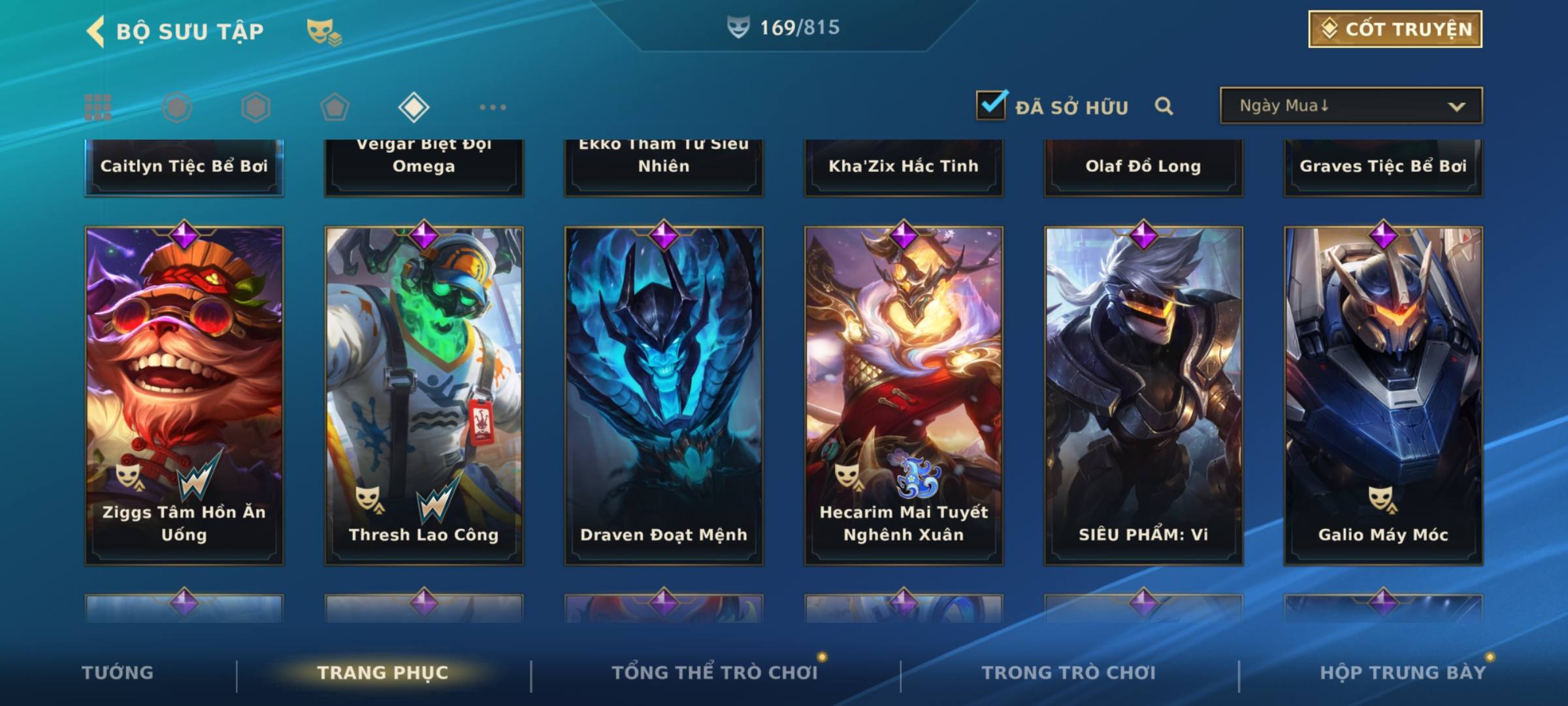Viewport: 1568px width, 706px height.
Task: Switch to Tổng Thể Trò Chơi tab
Action: (714, 673)
